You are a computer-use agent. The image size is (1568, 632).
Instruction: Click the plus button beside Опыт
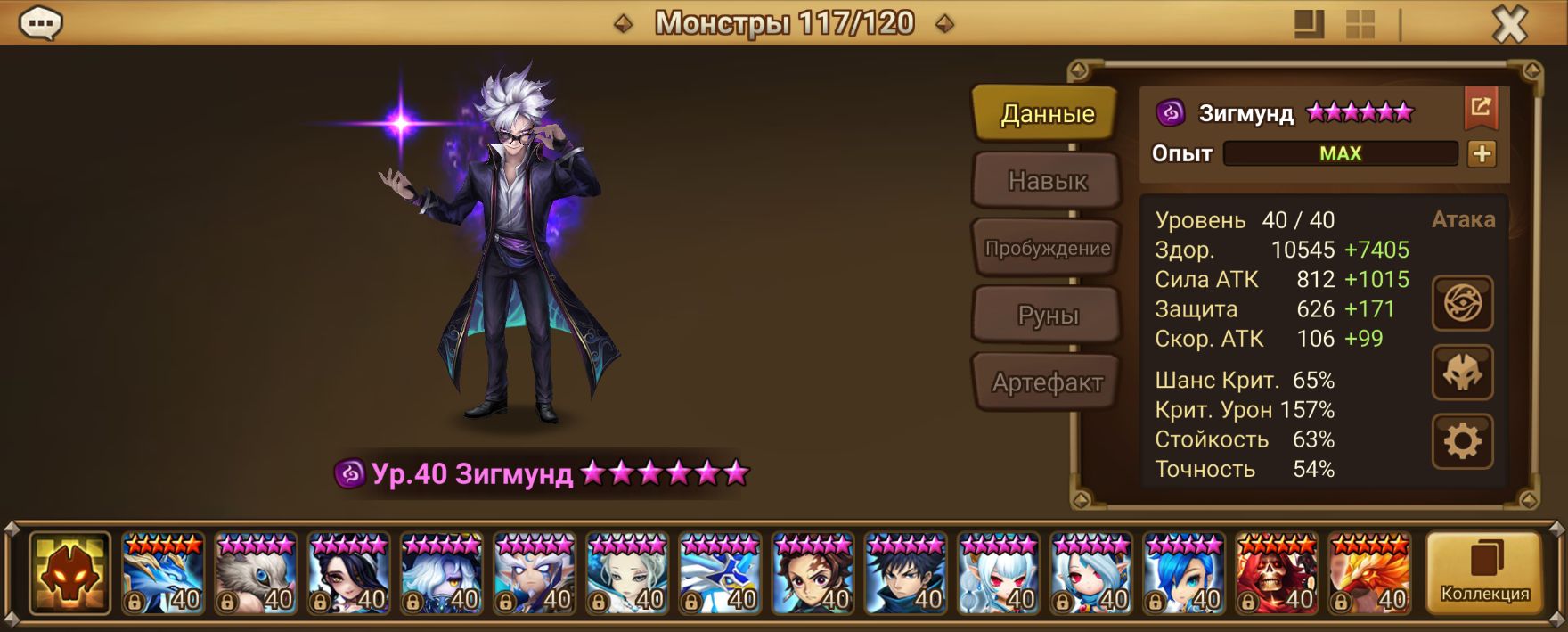(x=1482, y=153)
